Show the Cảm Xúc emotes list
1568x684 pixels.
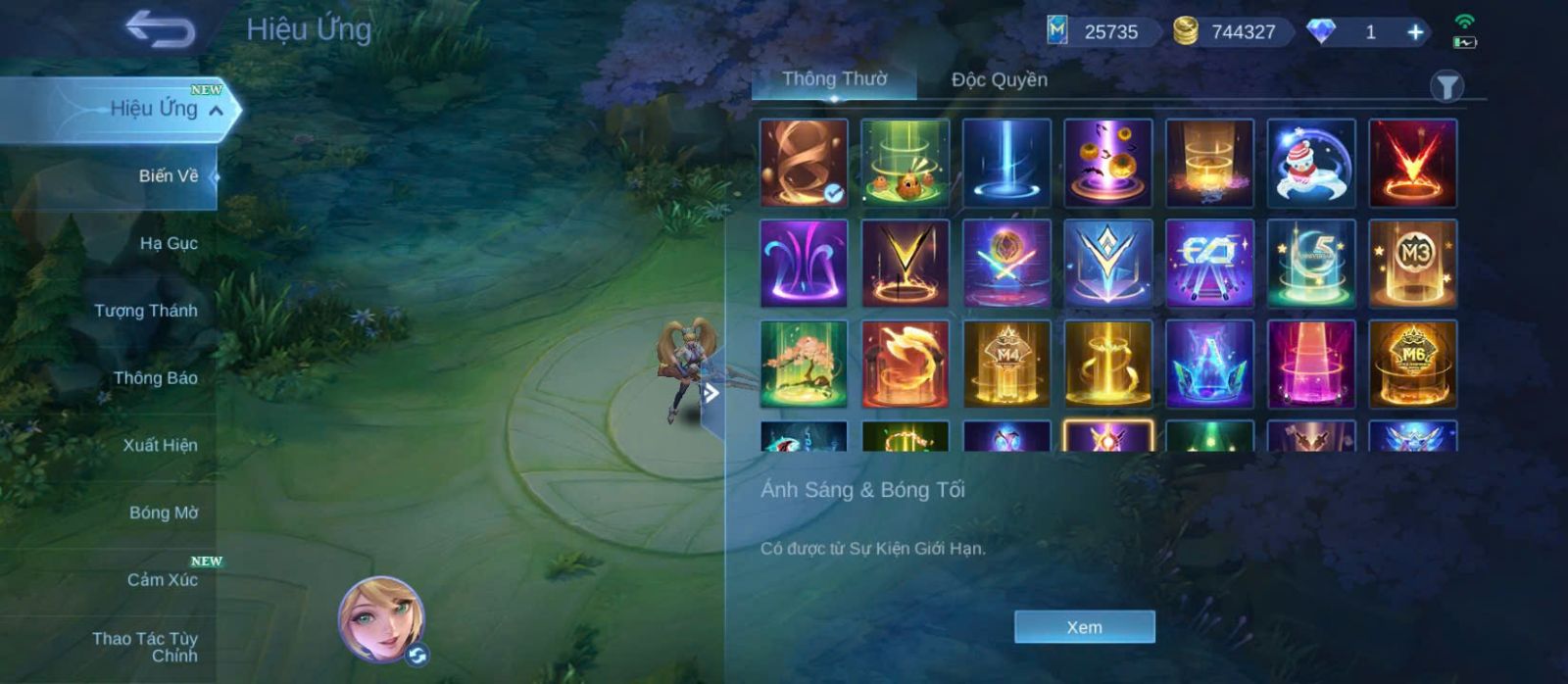(162, 580)
